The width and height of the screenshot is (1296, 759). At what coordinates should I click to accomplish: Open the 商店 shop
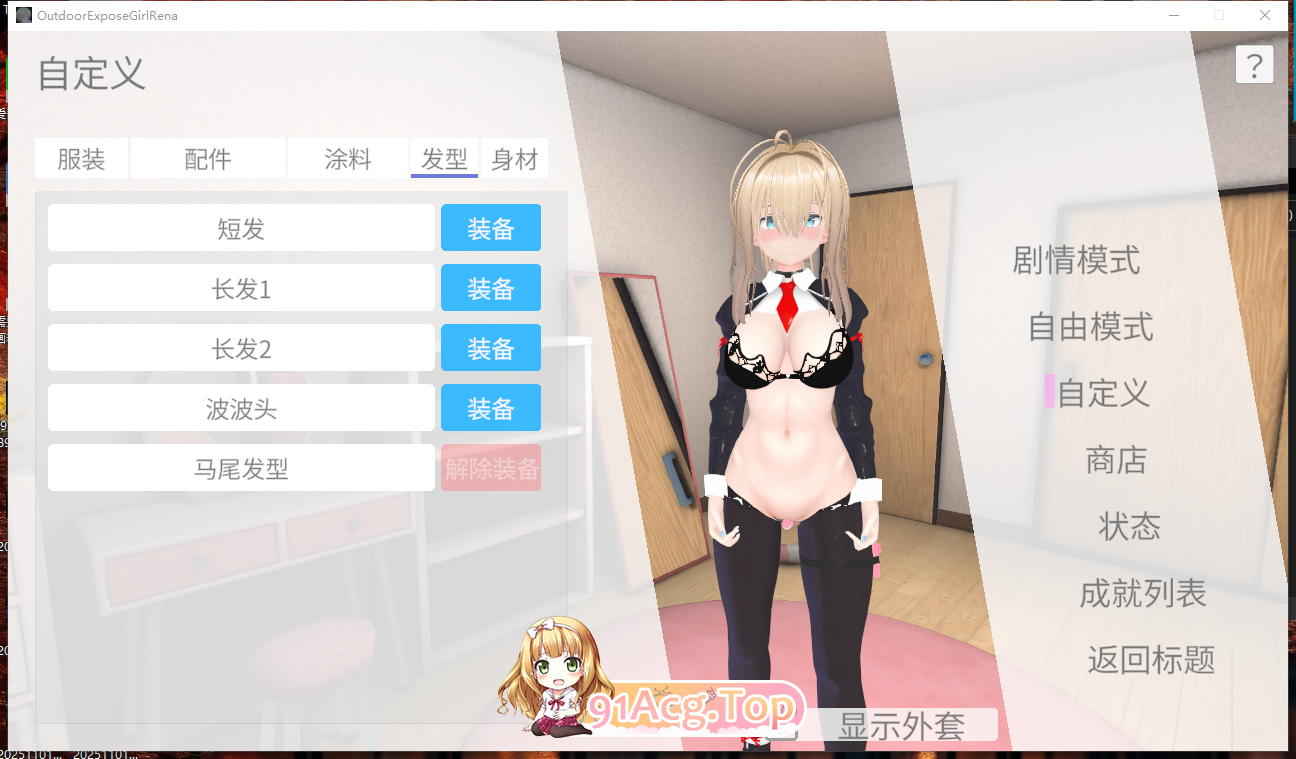(x=1116, y=460)
